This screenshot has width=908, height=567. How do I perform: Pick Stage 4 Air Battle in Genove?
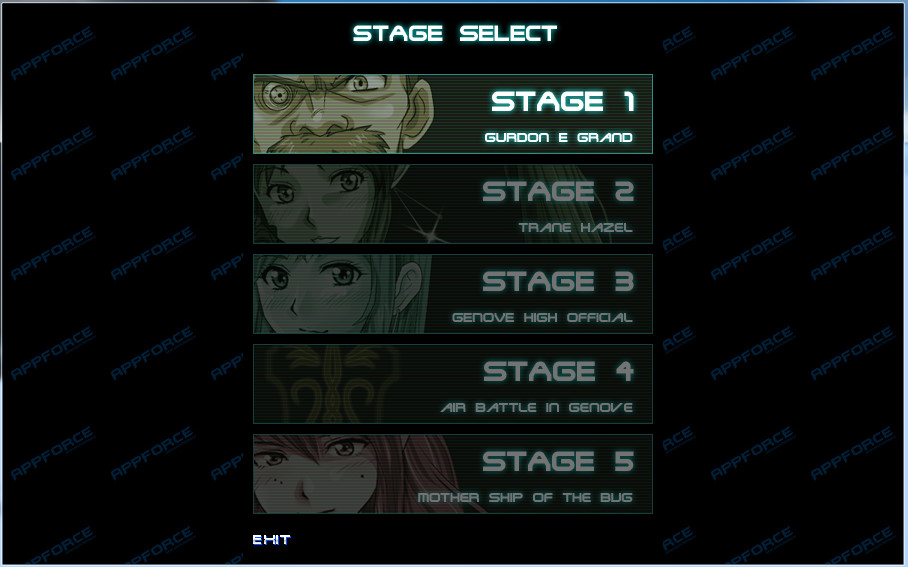pyautogui.click(x=452, y=384)
